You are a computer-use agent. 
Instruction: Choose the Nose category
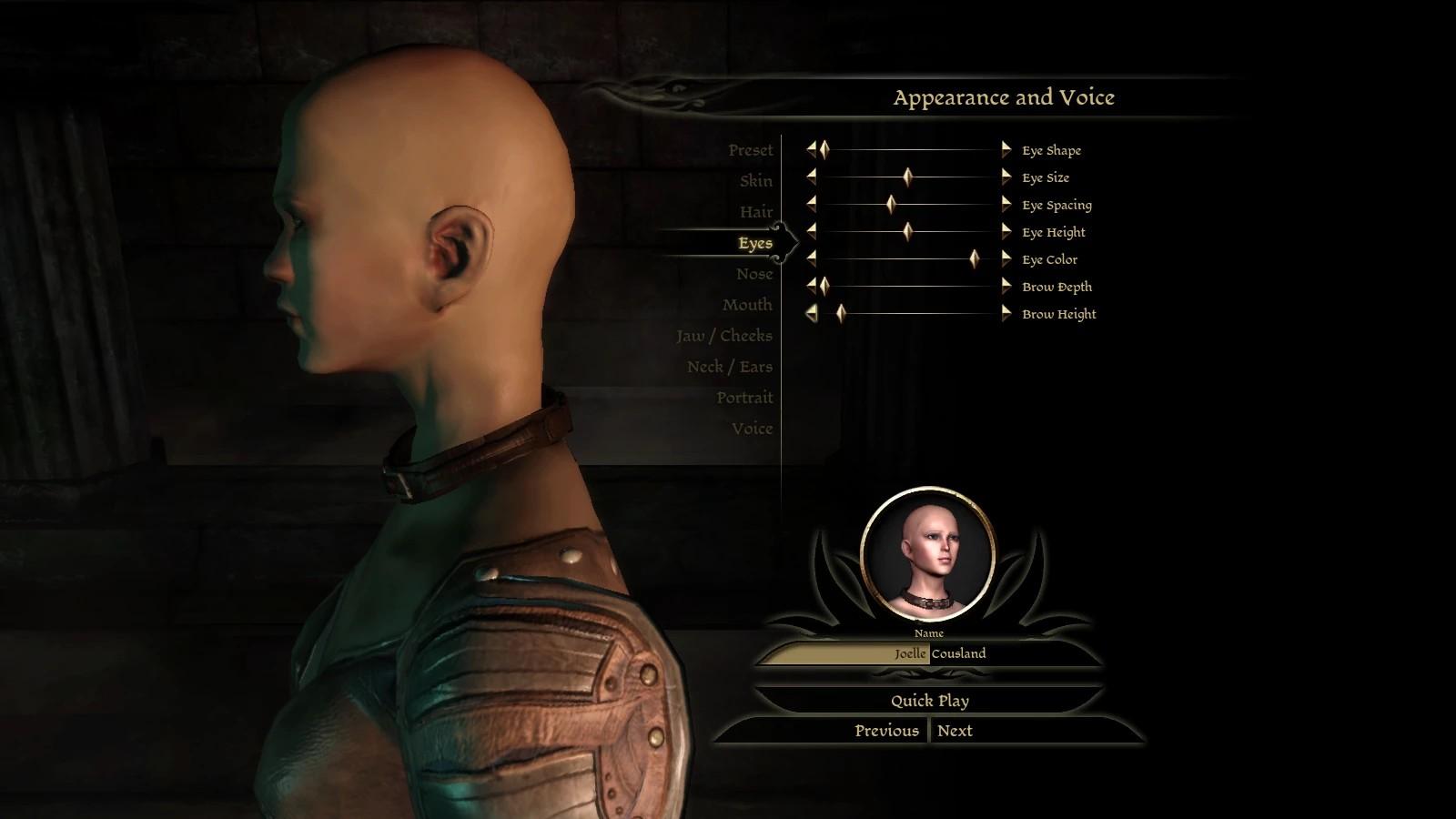click(x=754, y=274)
